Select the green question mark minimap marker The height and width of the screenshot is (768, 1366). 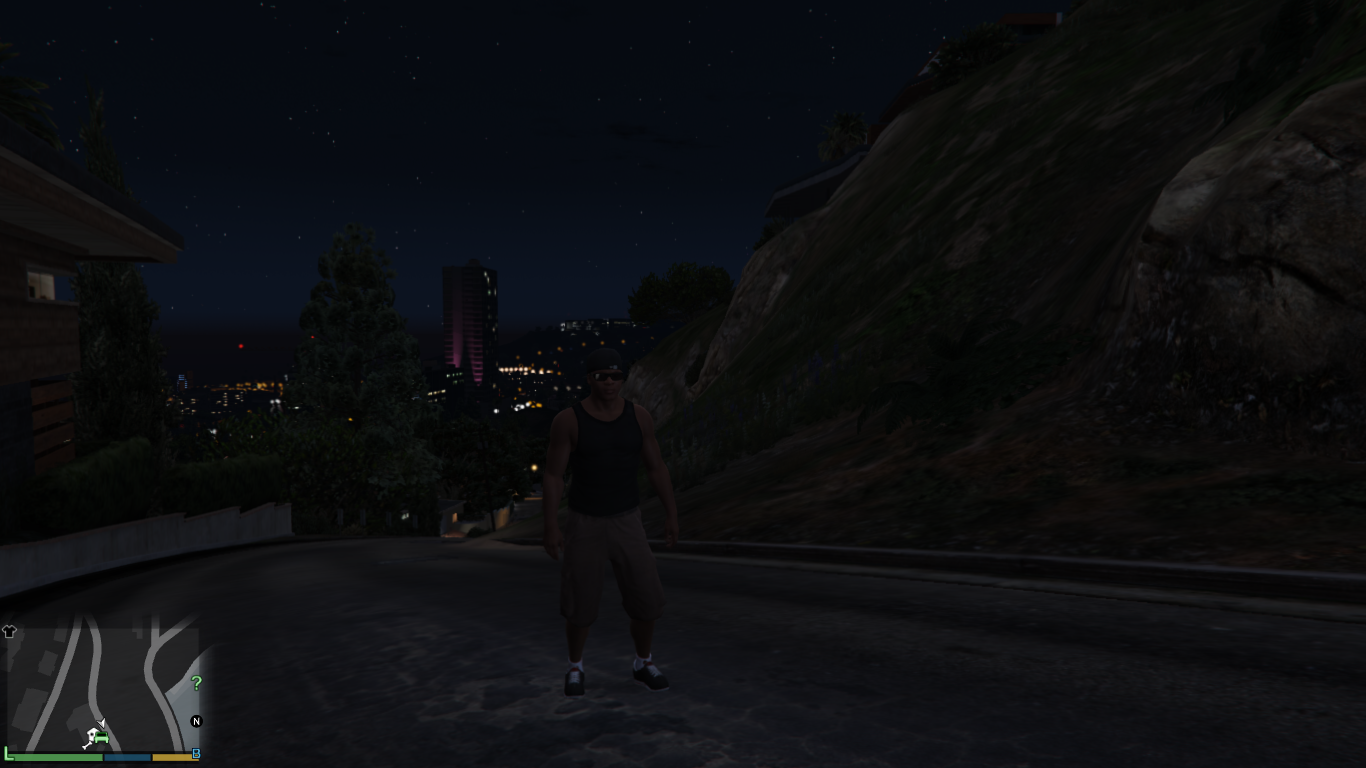tap(196, 684)
